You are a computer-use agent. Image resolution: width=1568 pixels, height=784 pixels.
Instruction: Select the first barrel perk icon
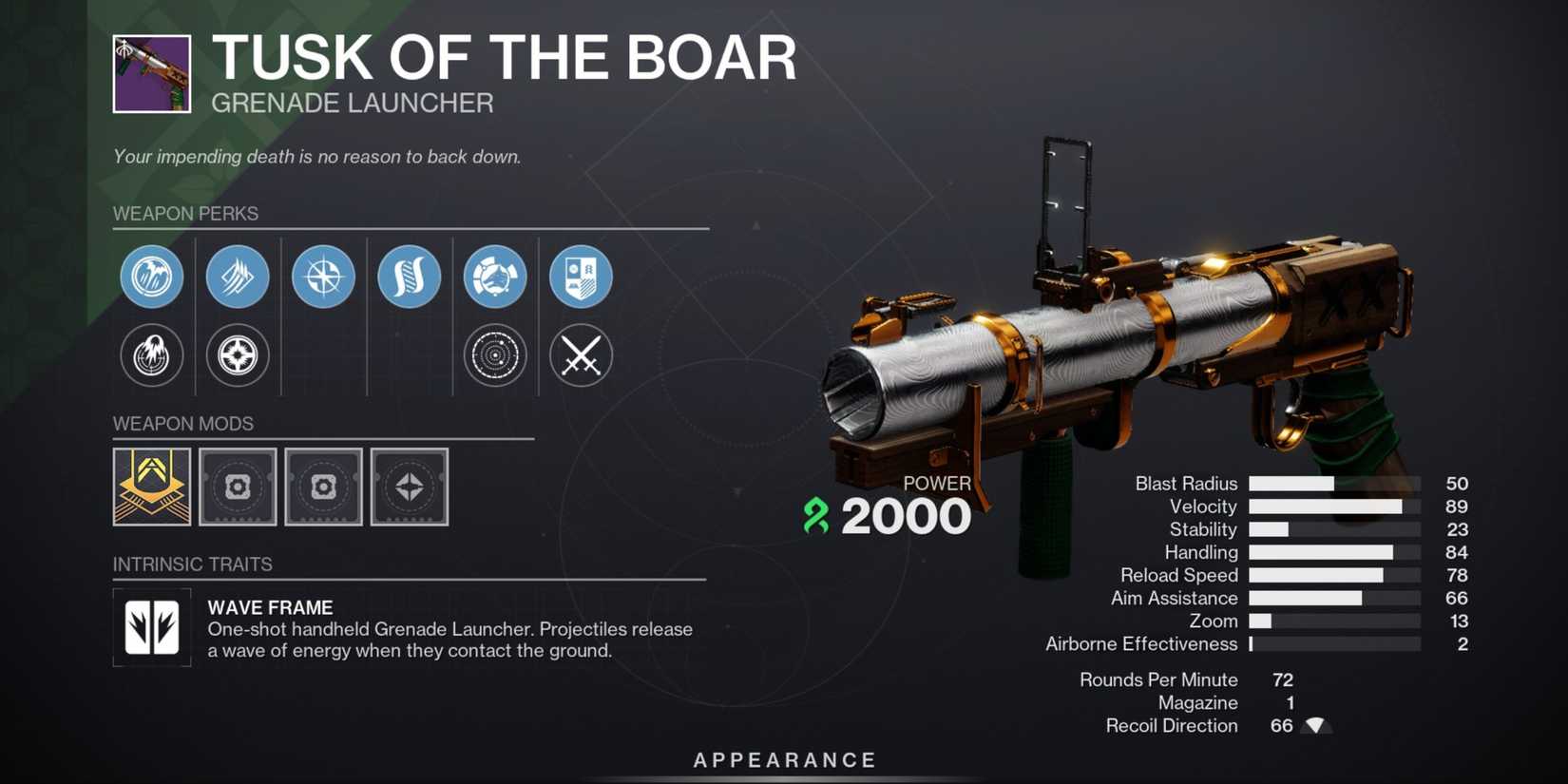(152, 277)
